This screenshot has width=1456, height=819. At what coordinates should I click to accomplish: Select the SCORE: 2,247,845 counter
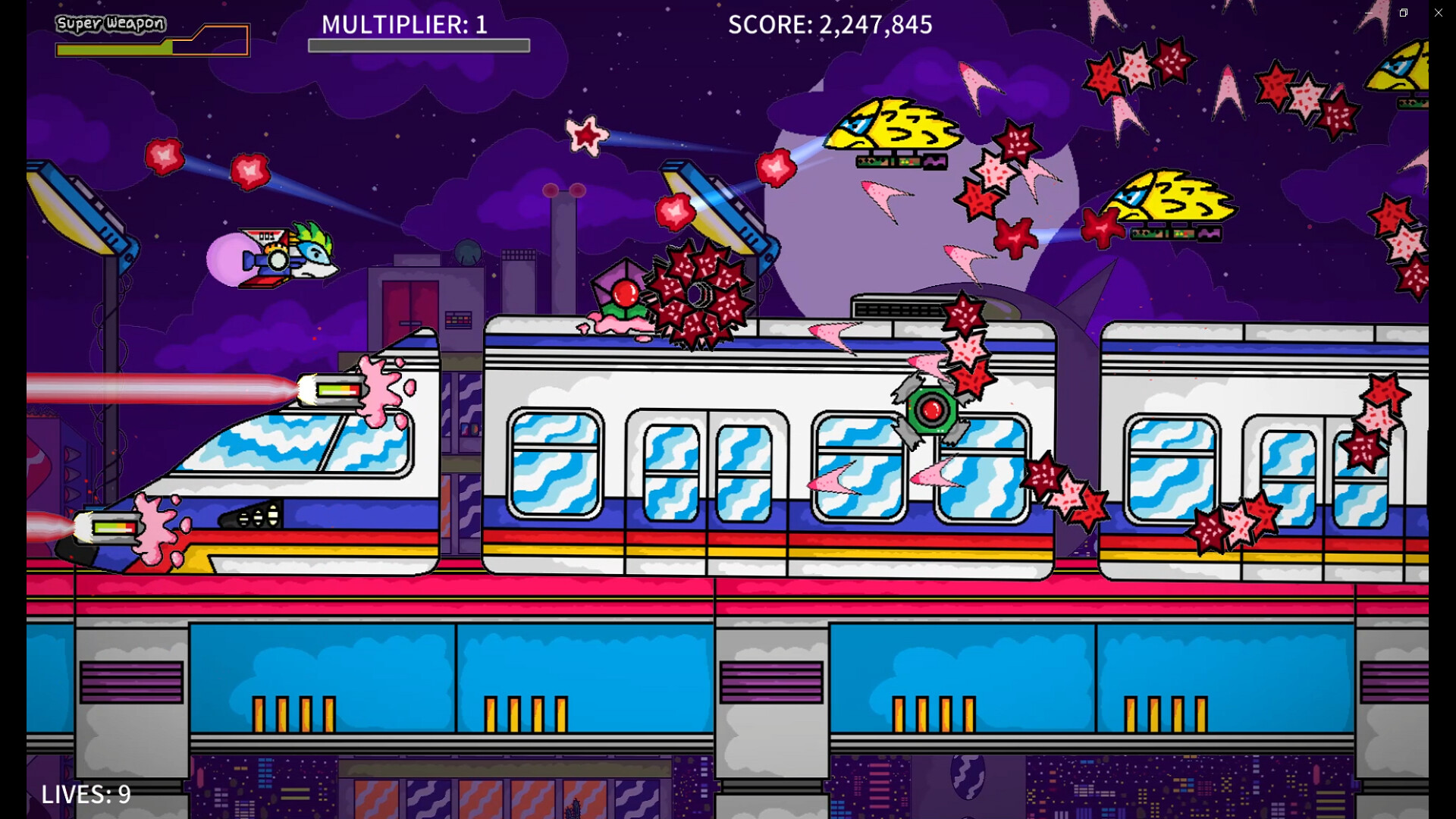829,25
